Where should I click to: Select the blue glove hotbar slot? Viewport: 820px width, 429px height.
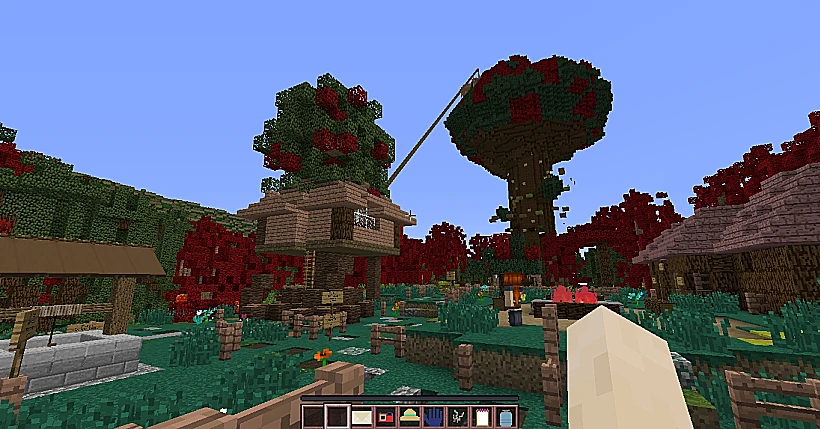433,415
